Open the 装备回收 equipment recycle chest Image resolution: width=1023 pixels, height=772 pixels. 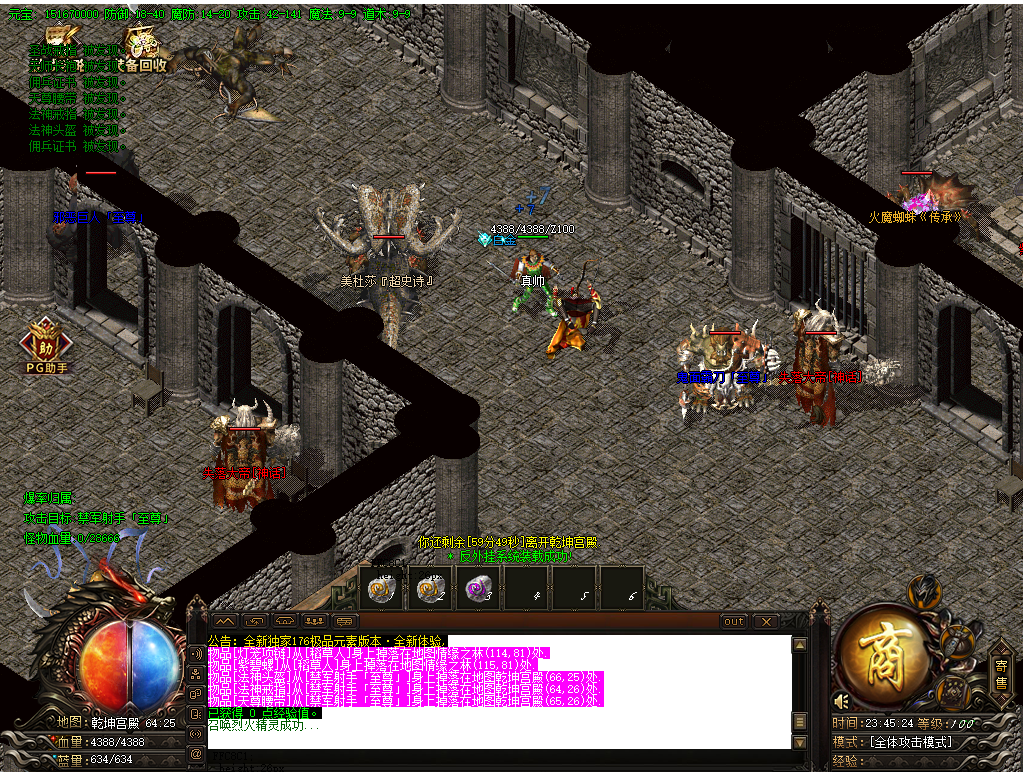pyautogui.click(x=144, y=45)
